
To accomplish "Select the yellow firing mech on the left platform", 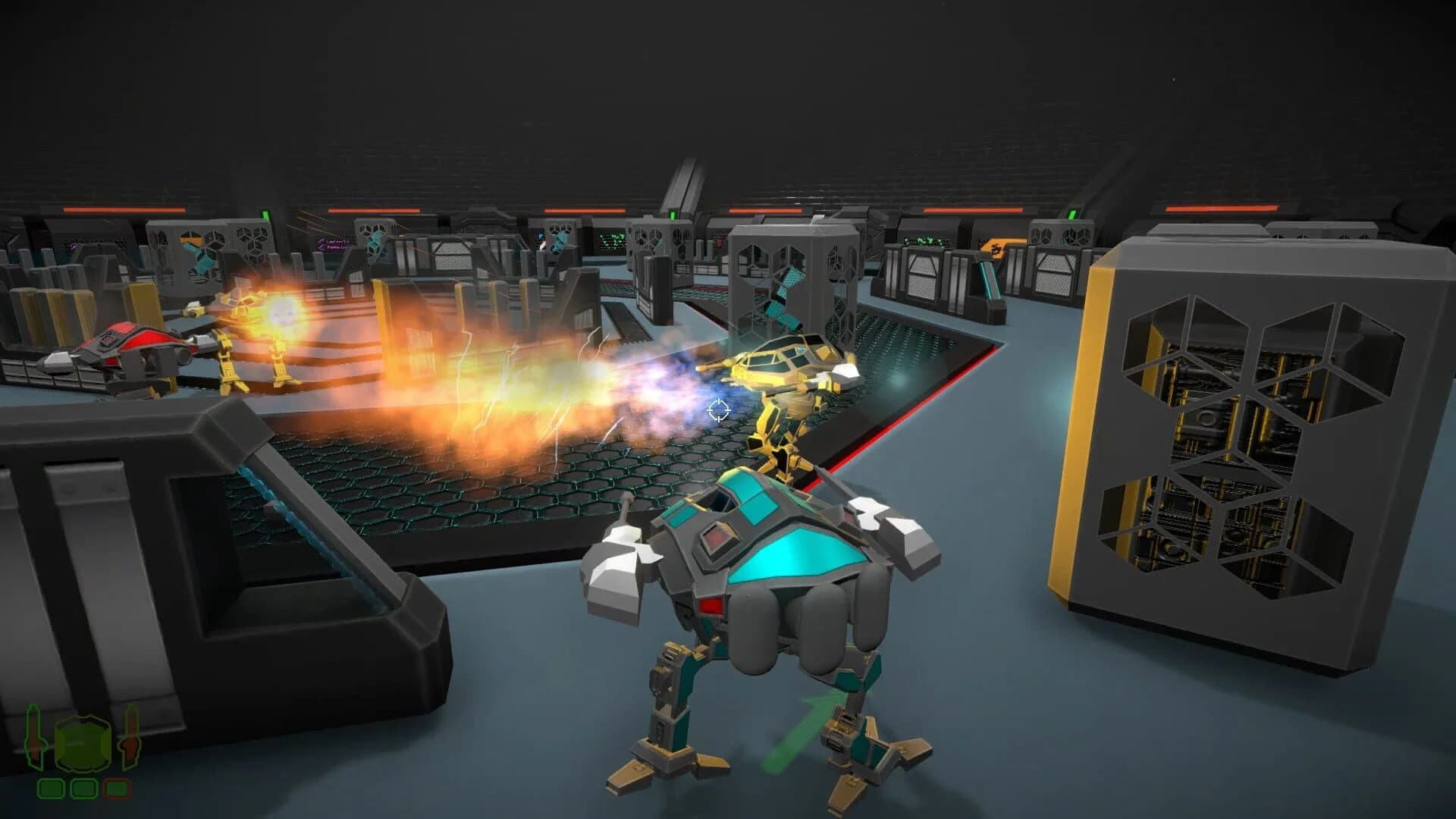I will [243, 334].
